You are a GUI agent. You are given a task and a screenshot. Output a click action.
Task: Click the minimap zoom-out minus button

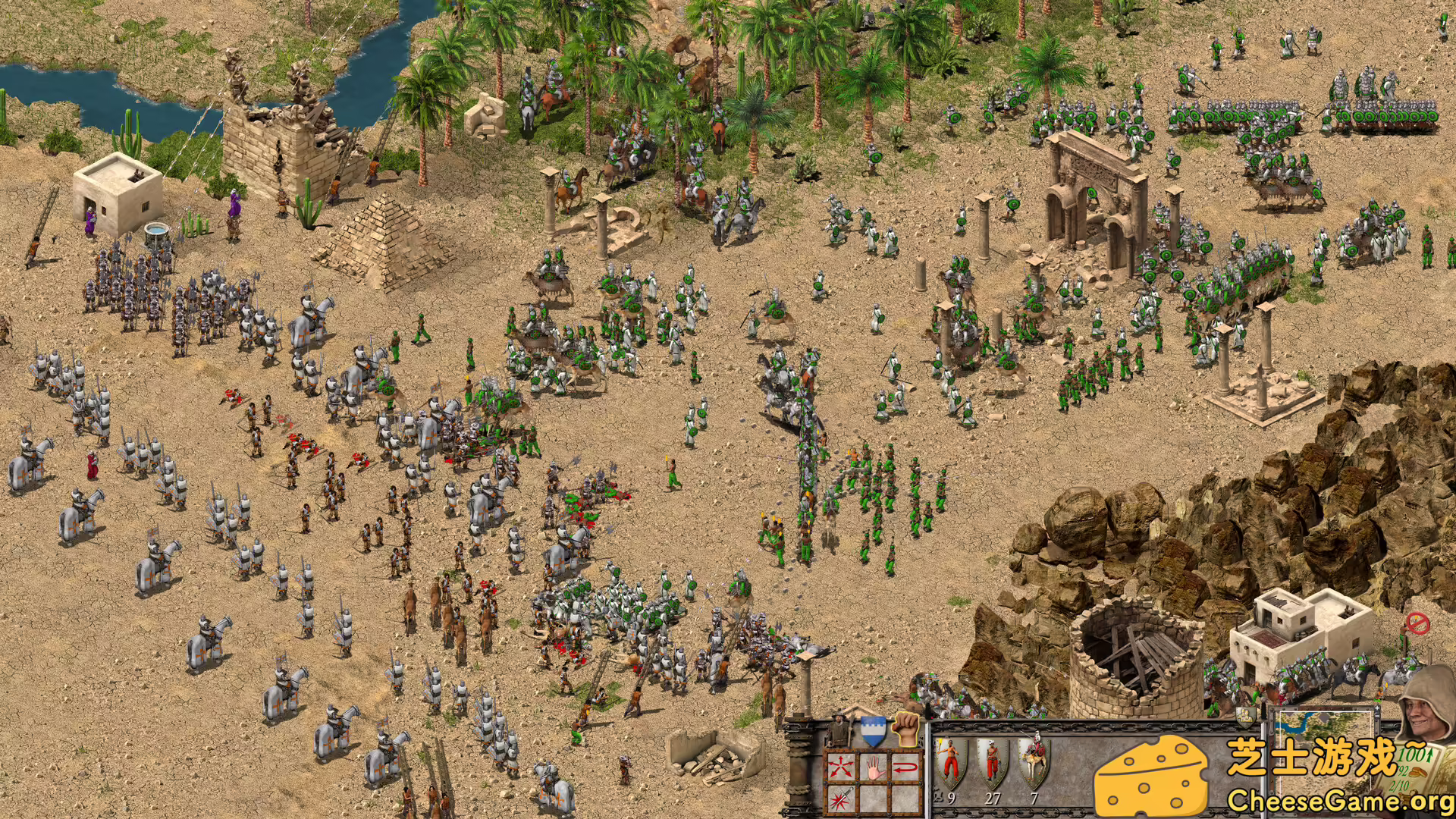point(1377,716)
